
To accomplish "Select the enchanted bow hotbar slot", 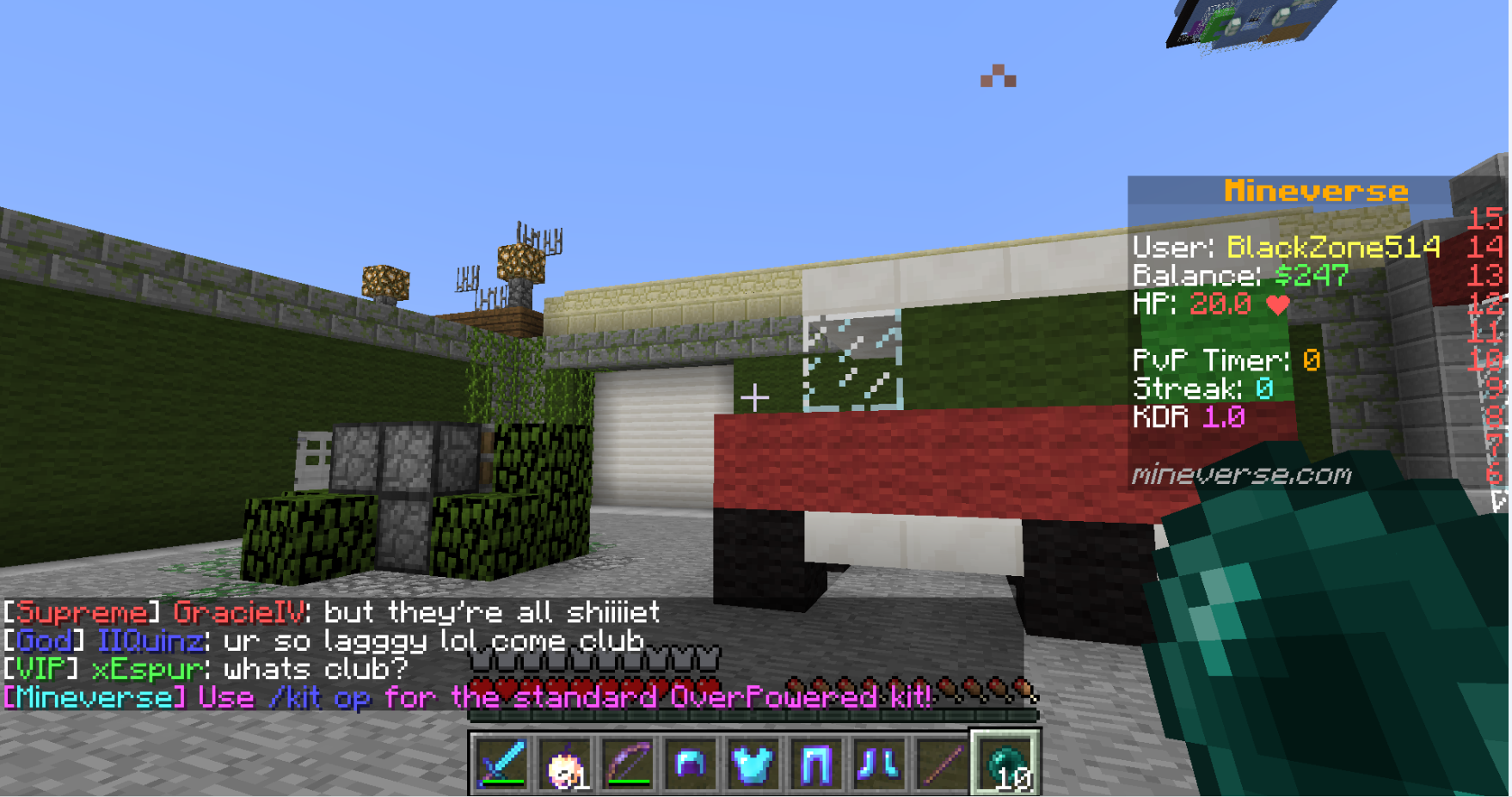I will point(628,763).
